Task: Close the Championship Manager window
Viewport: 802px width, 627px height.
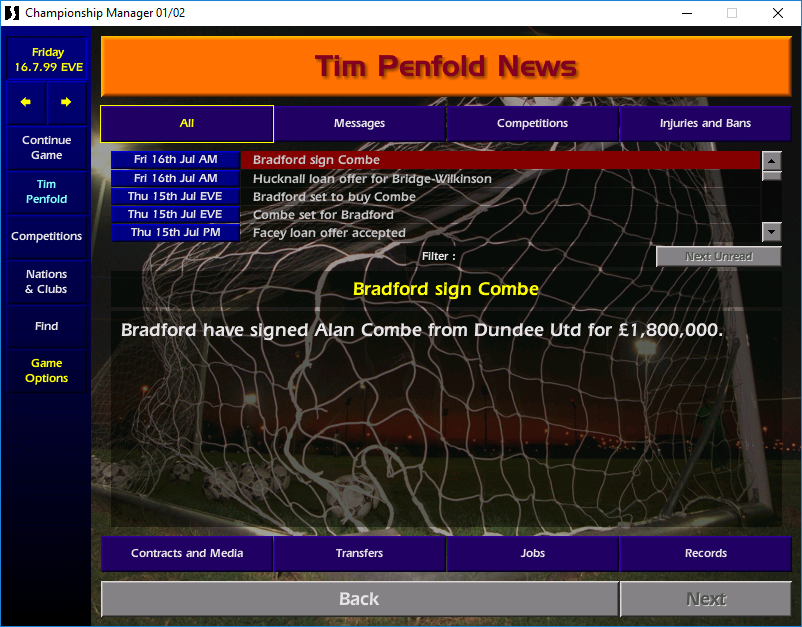Action: [x=778, y=13]
